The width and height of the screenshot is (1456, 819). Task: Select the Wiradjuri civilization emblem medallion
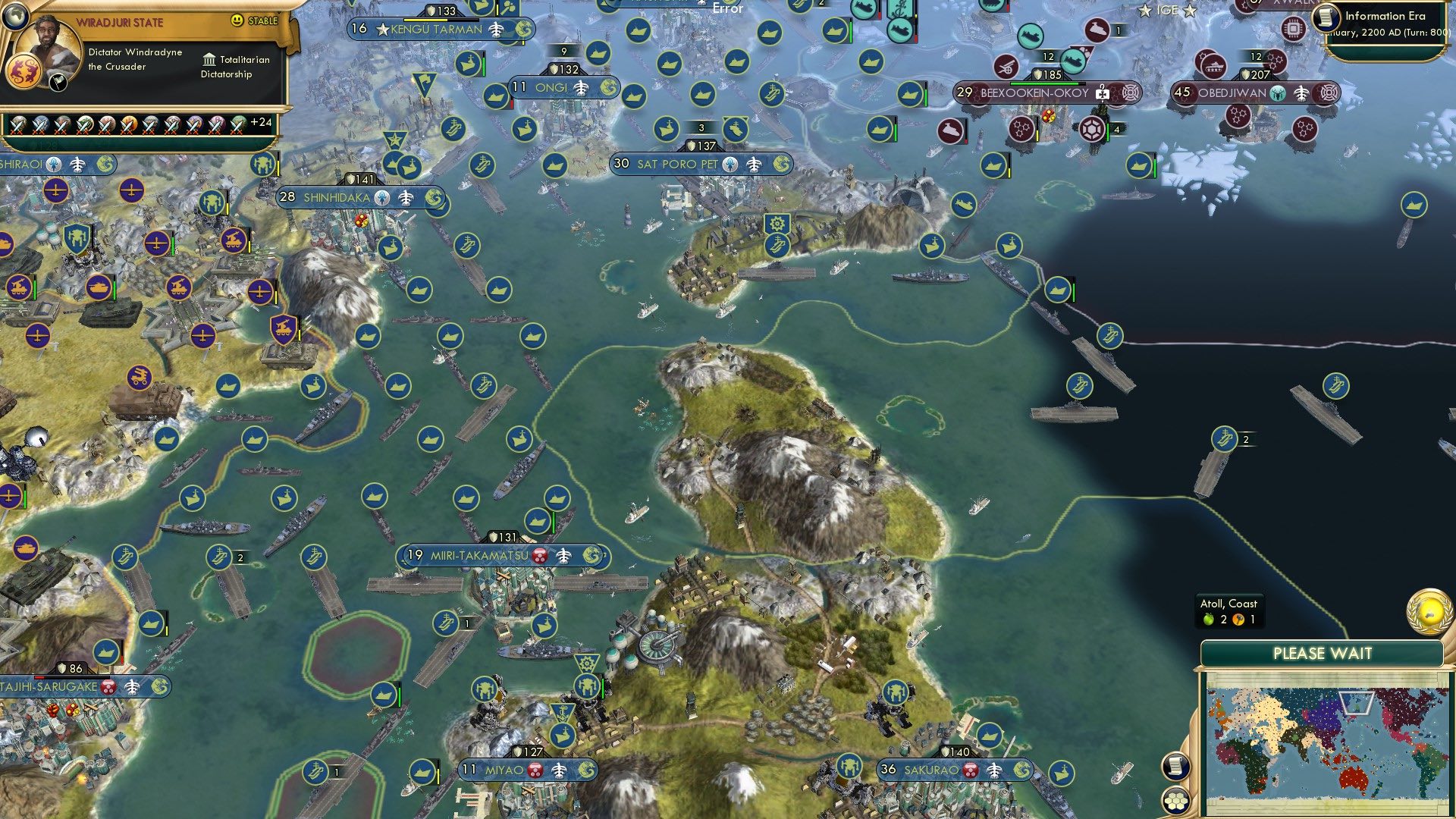(x=25, y=71)
